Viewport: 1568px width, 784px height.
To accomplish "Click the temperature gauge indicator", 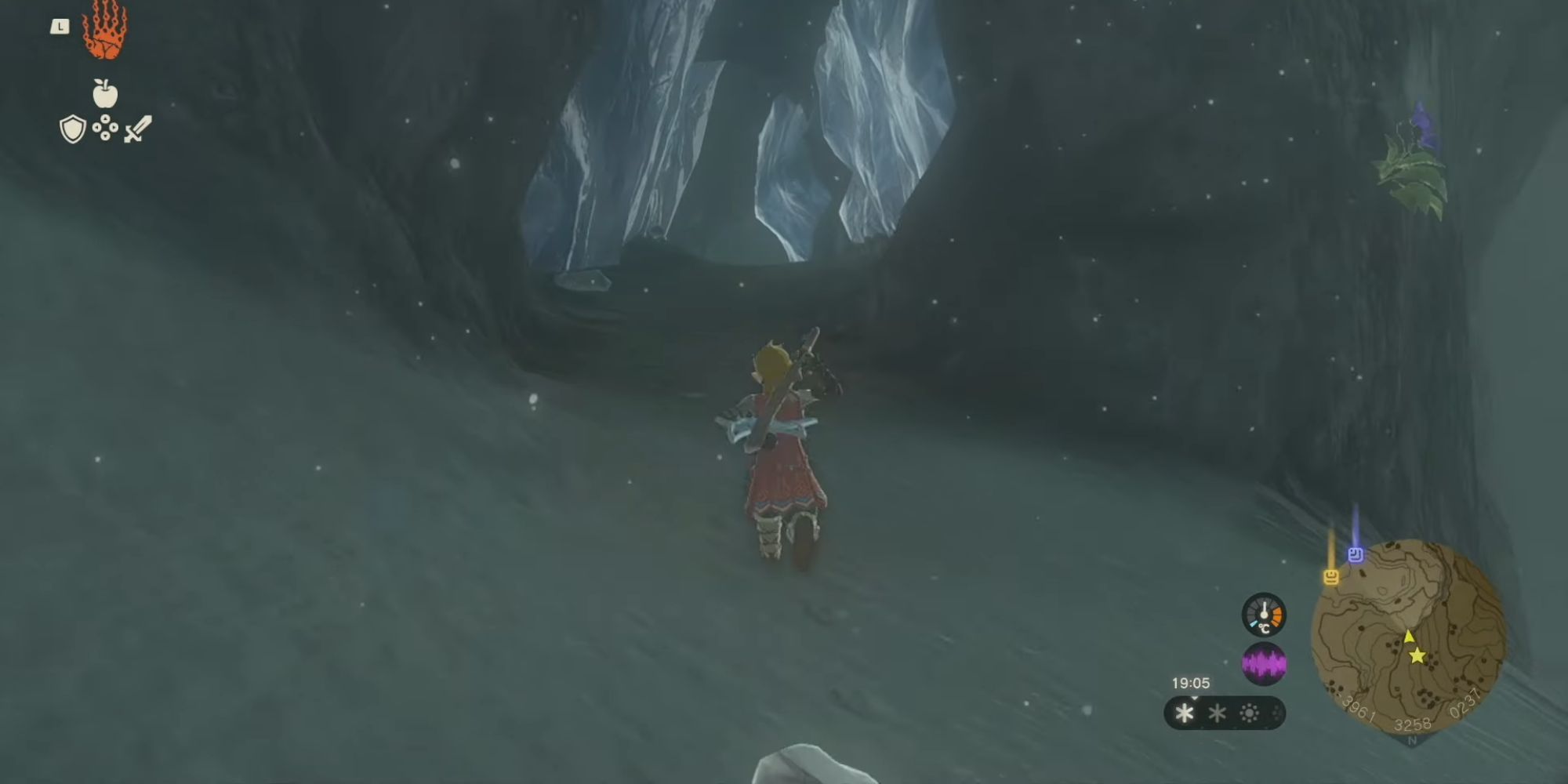I will click(x=1264, y=615).
